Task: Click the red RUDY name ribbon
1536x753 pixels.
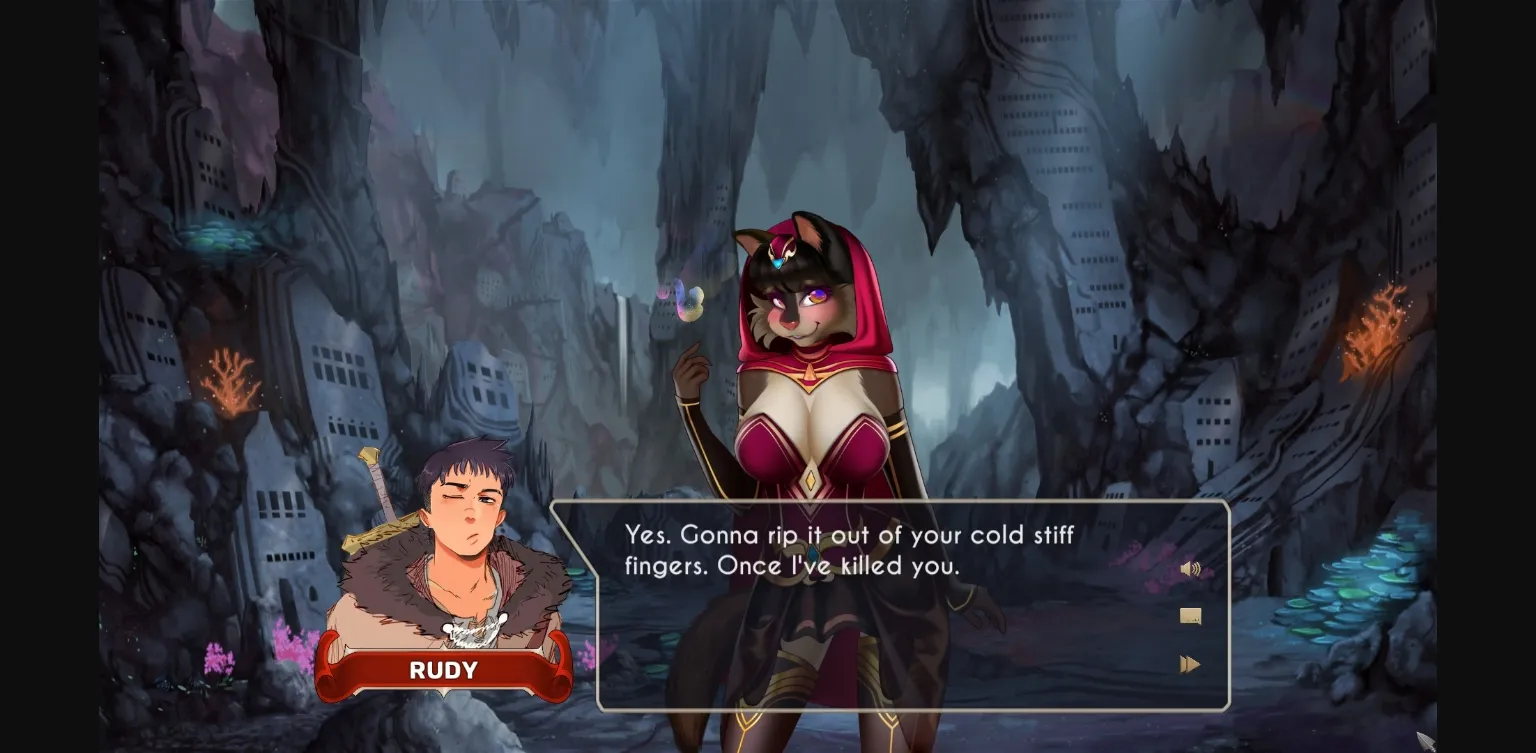Action: coord(443,671)
